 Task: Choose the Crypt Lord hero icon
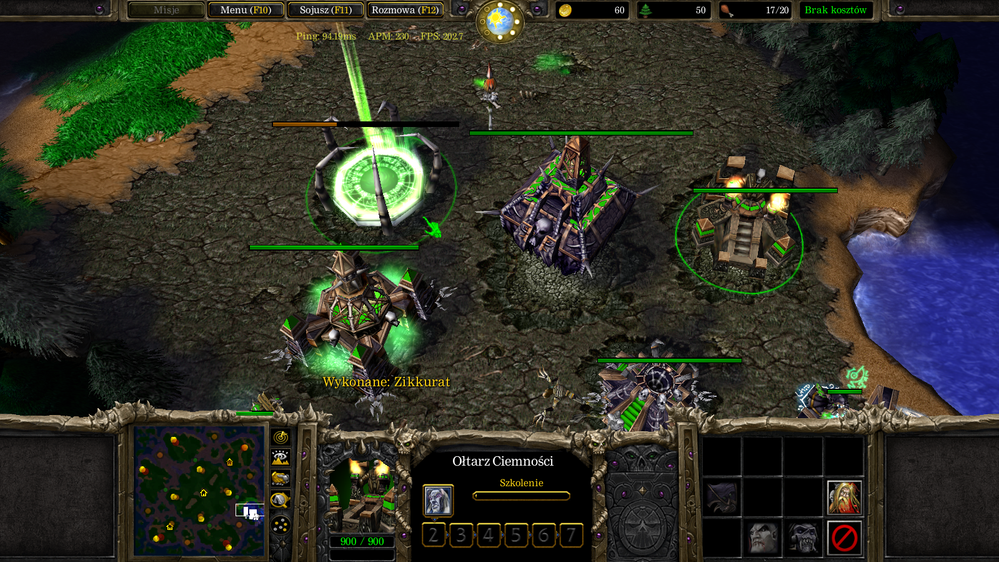(803, 538)
